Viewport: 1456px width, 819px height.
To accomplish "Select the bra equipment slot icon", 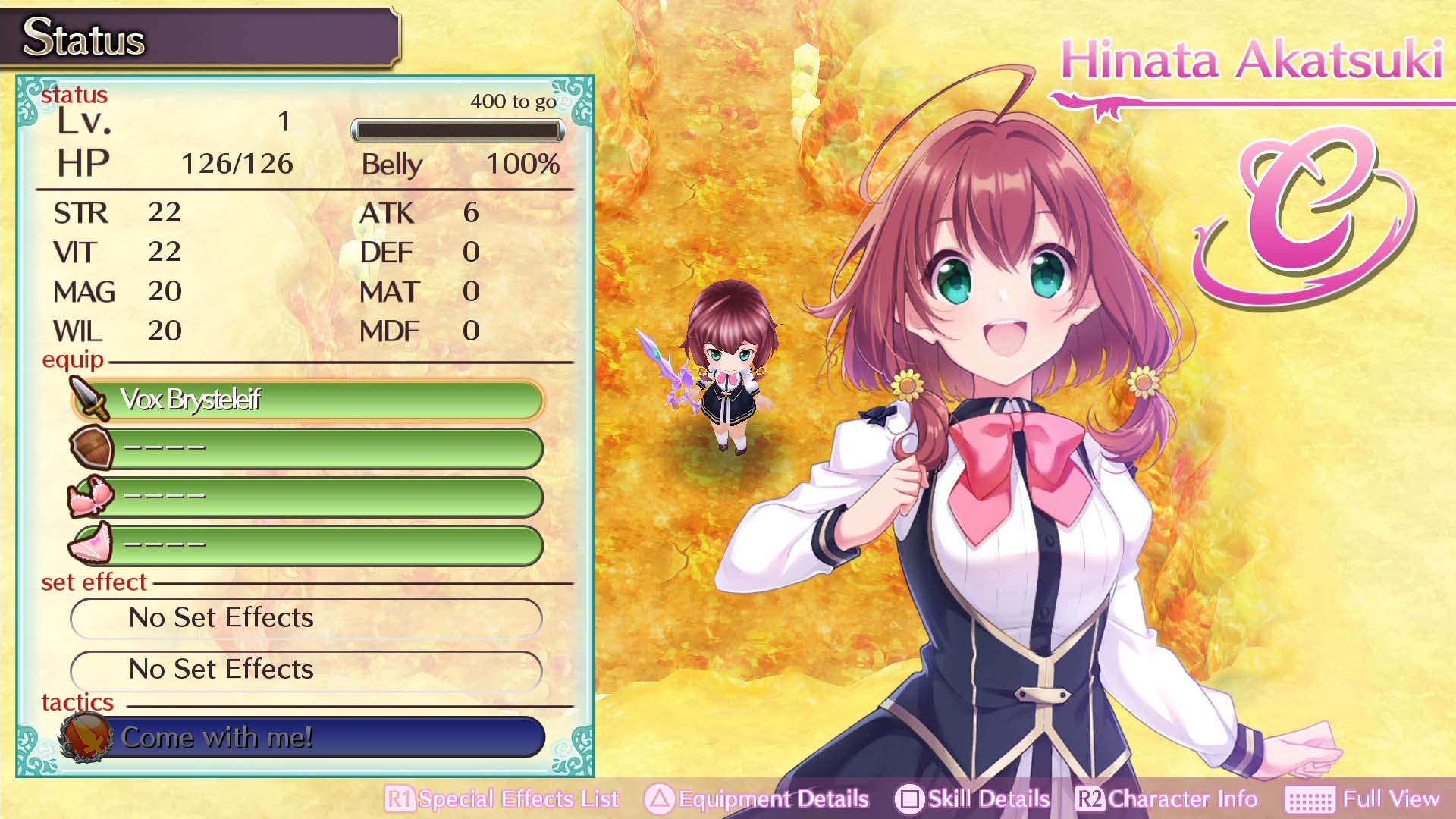I will pyautogui.click(x=90, y=497).
